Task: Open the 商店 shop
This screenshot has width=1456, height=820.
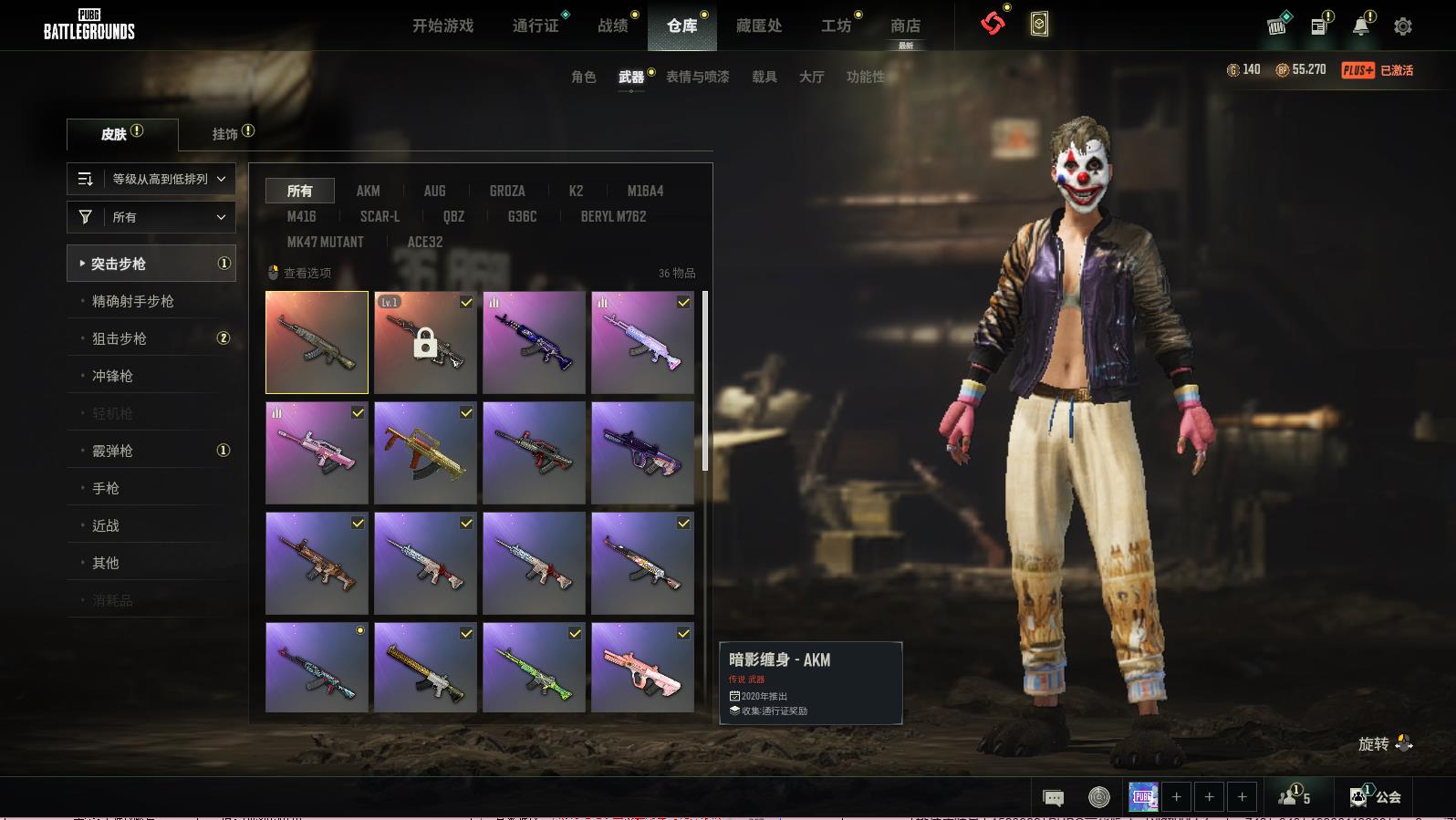Action: click(905, 26)
